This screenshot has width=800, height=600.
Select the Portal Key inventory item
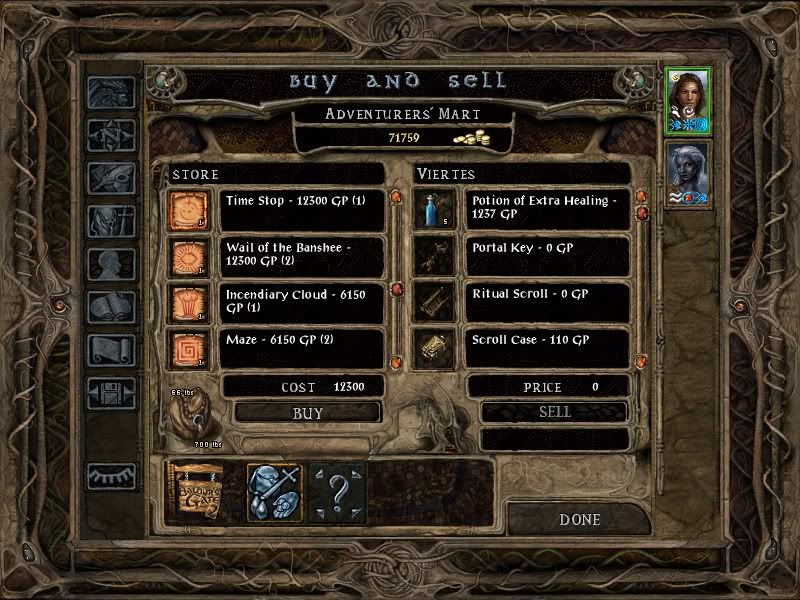(547, 254)
